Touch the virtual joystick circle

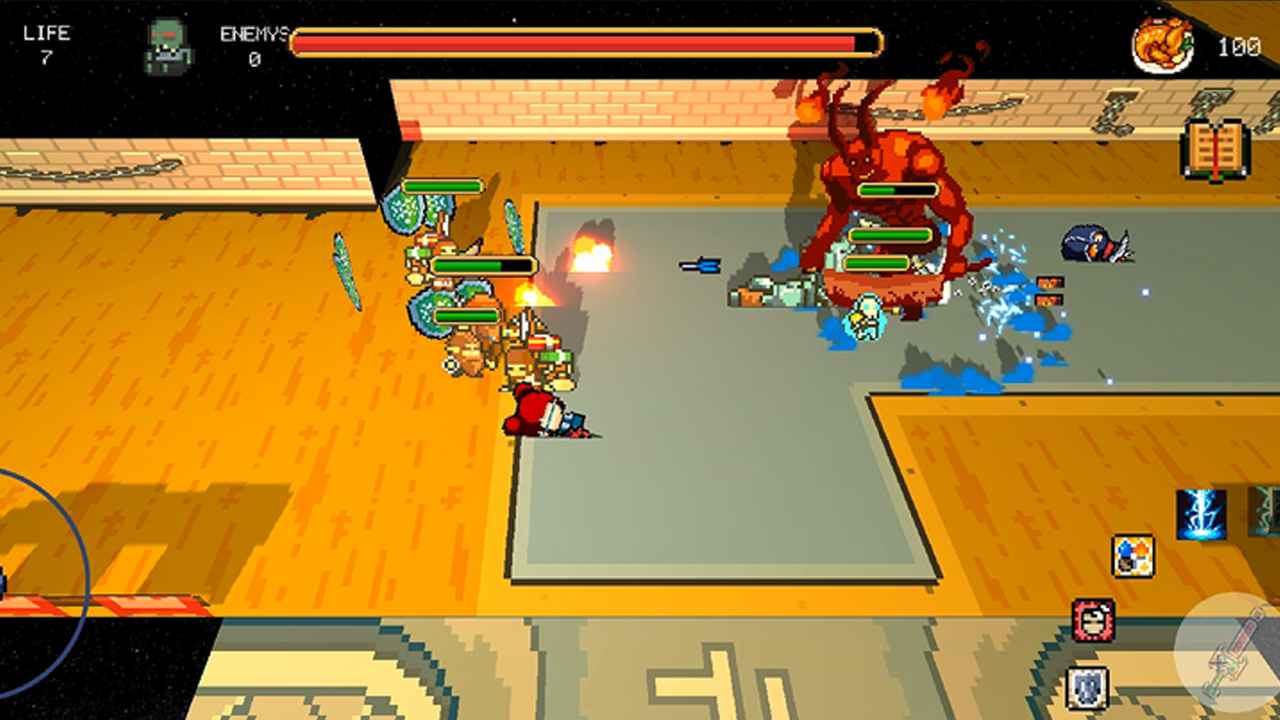pyautogui.click(x=30, y=582)
